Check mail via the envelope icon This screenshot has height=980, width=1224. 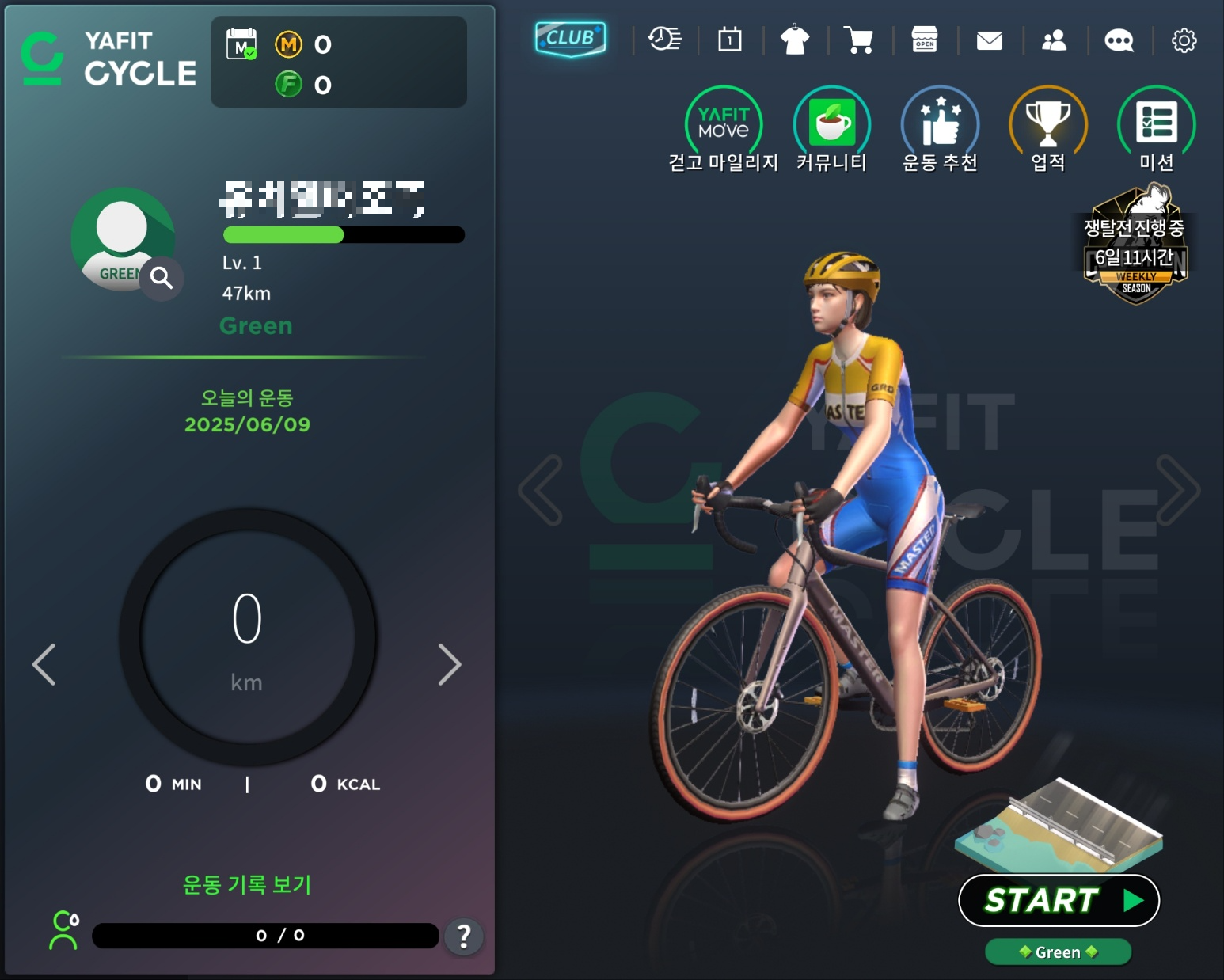990,39
